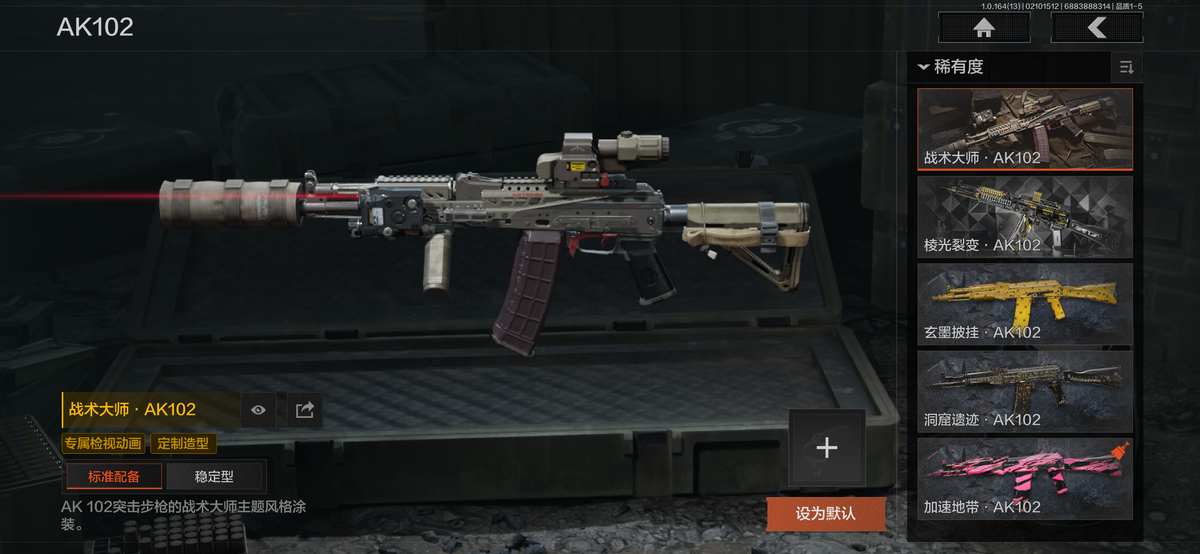
Task: Select the 洞窟遗迹 · AK102 skin
Action: pos(1025,391)
